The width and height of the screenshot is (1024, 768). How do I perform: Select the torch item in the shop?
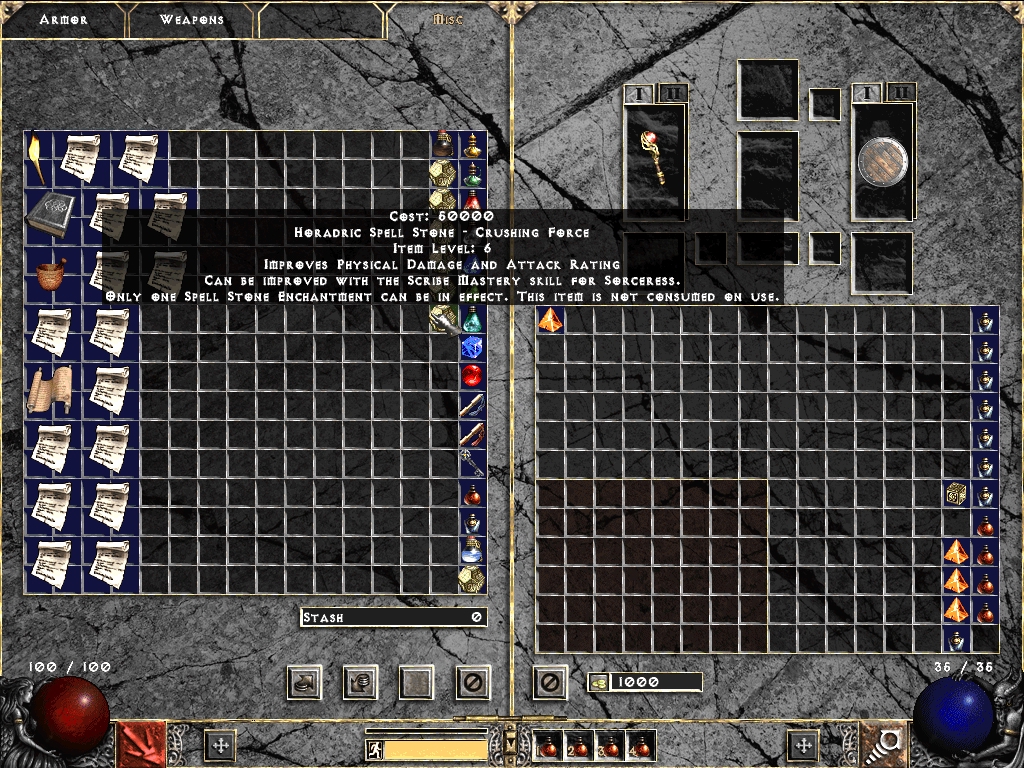[x=37, y=158]
